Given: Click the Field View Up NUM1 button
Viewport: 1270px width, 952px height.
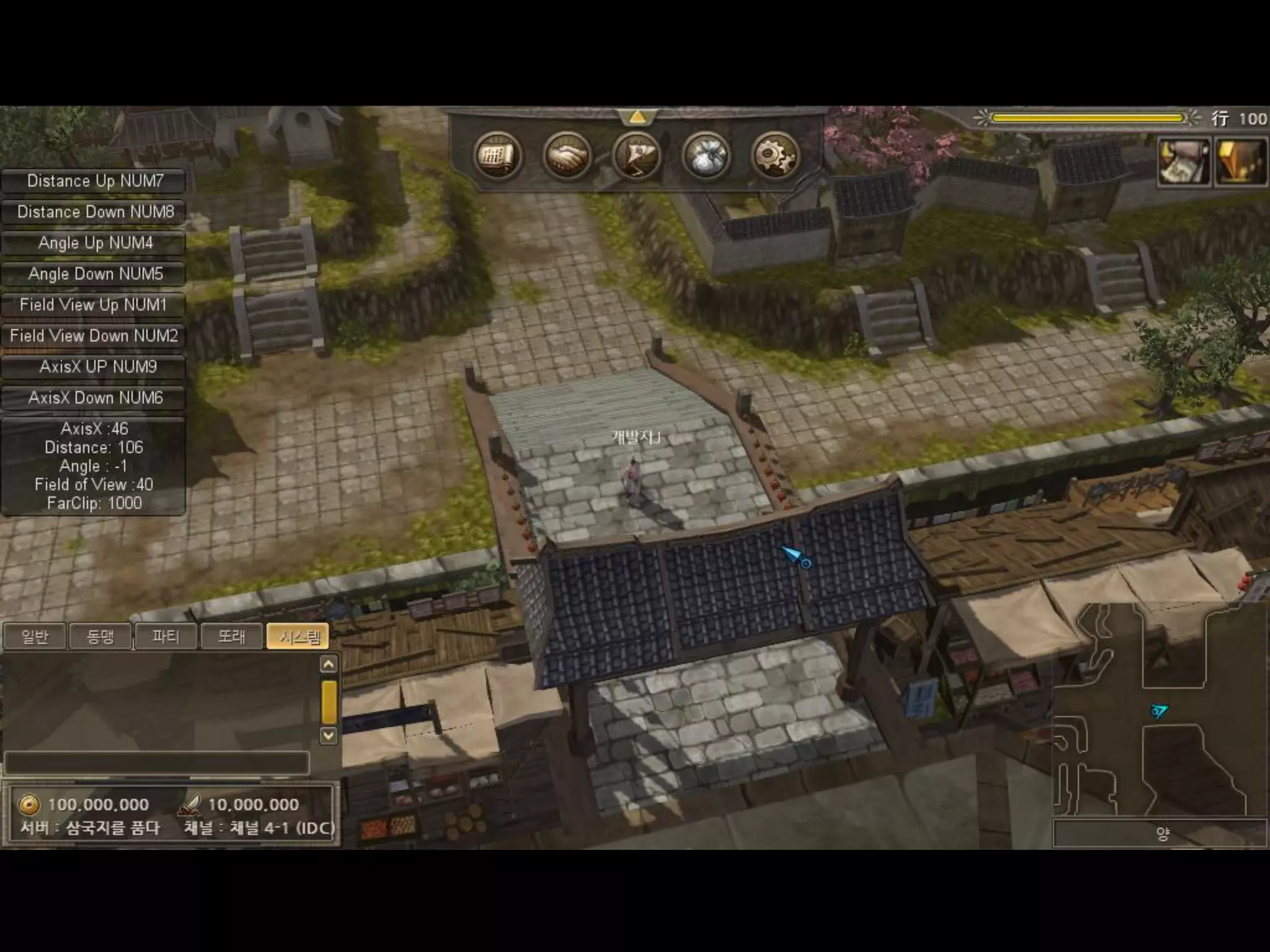Looking at the screenshot, I should click(x=94, y=305).
